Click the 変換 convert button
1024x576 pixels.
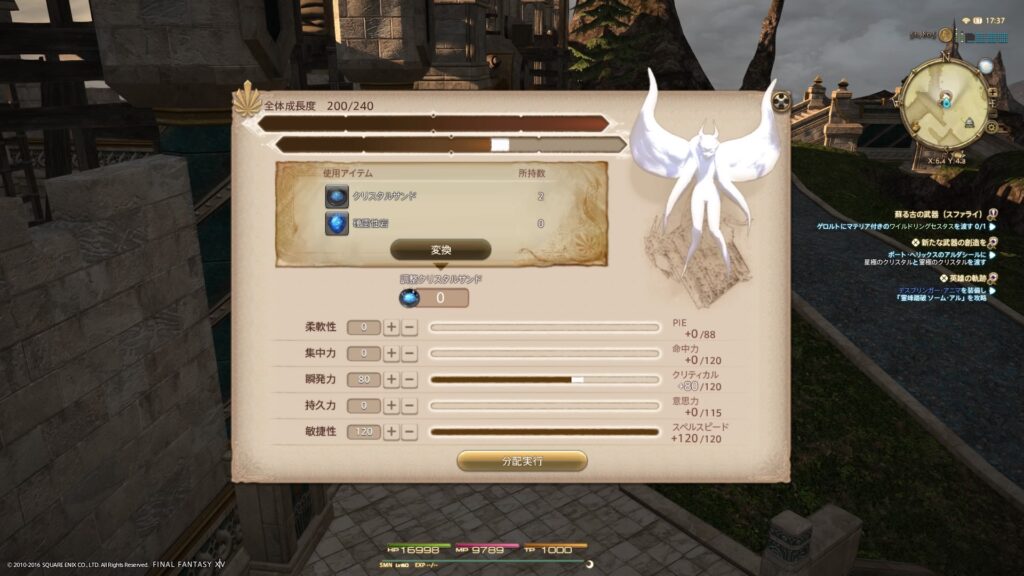(x=440, y=250)
